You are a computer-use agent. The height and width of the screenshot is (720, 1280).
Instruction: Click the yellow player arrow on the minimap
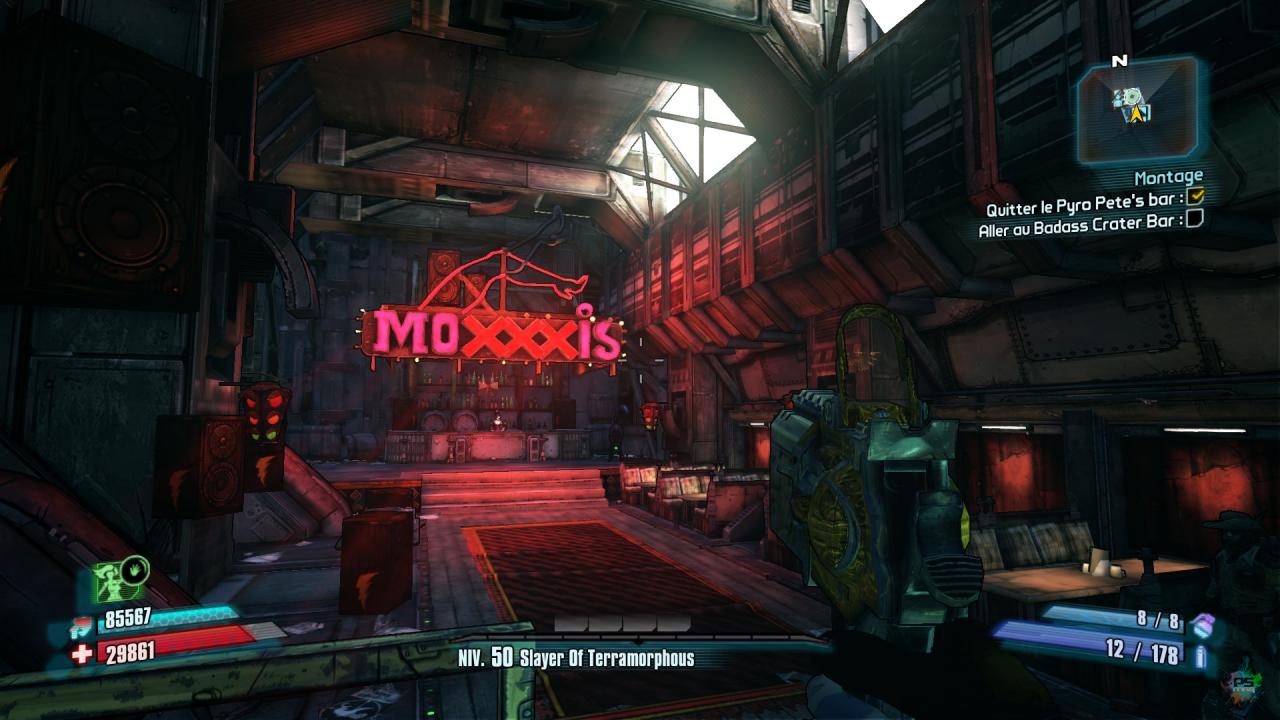1138,115
